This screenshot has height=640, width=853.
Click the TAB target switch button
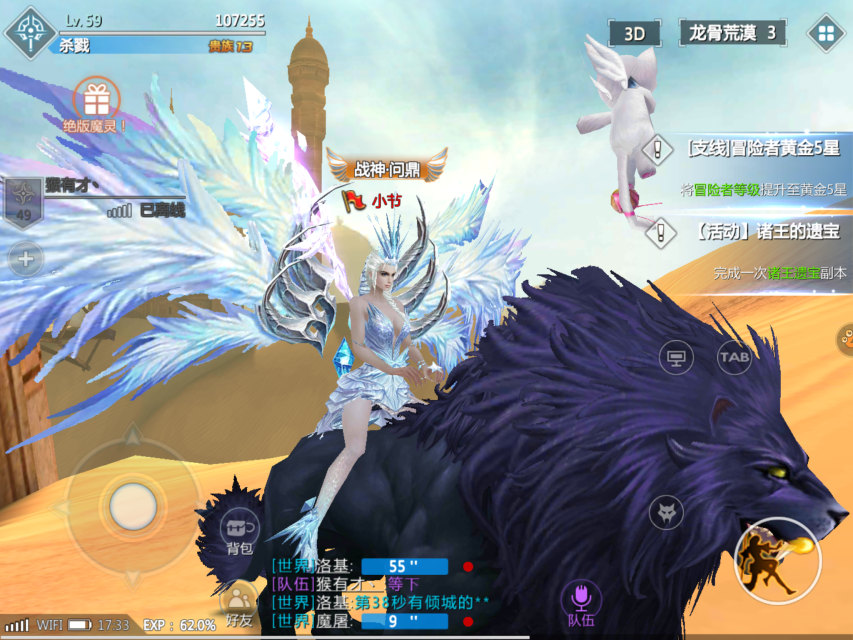click(x=734, y=357)
